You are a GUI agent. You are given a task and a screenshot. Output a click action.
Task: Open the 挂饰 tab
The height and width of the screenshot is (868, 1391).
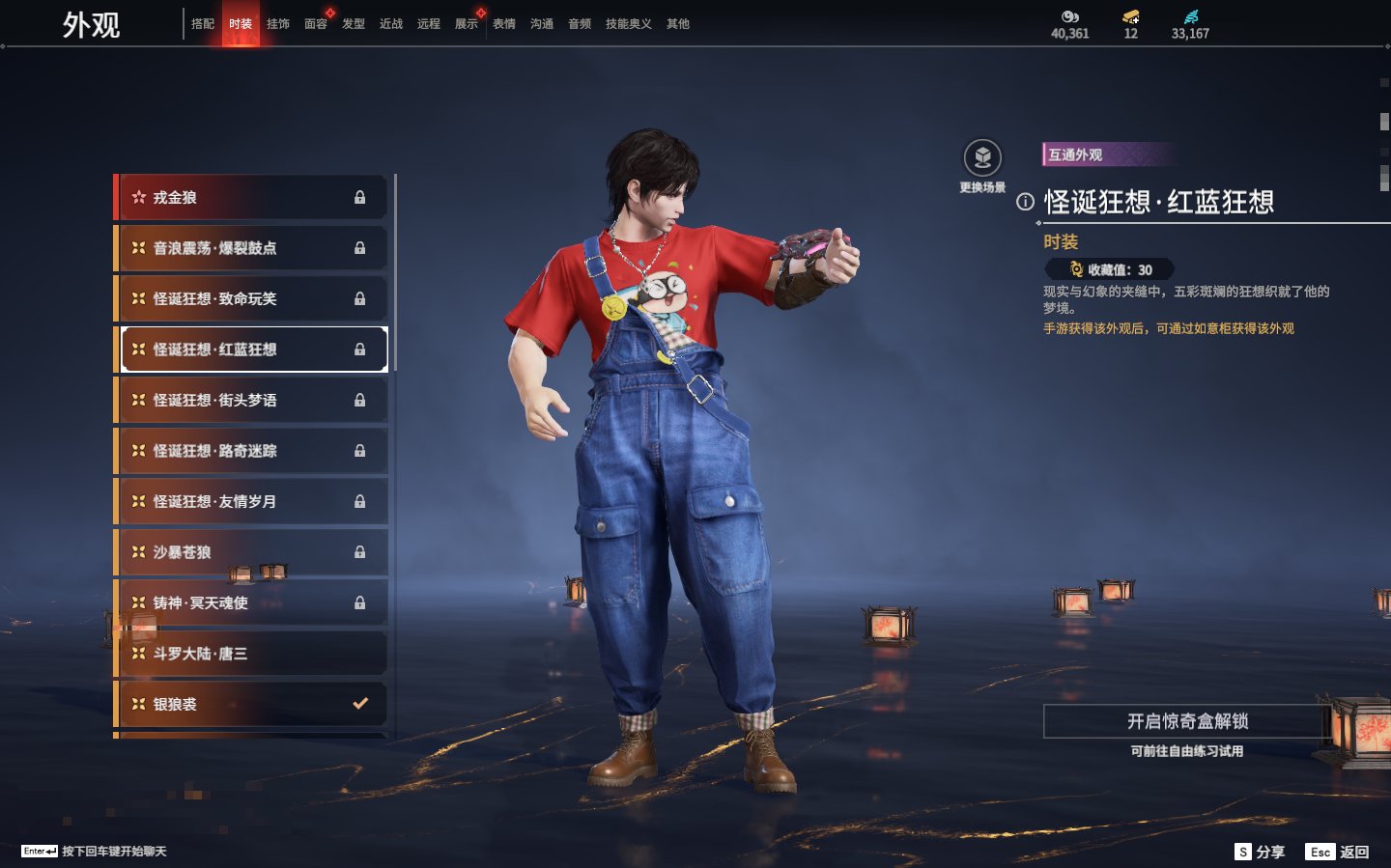pos(278,24)
